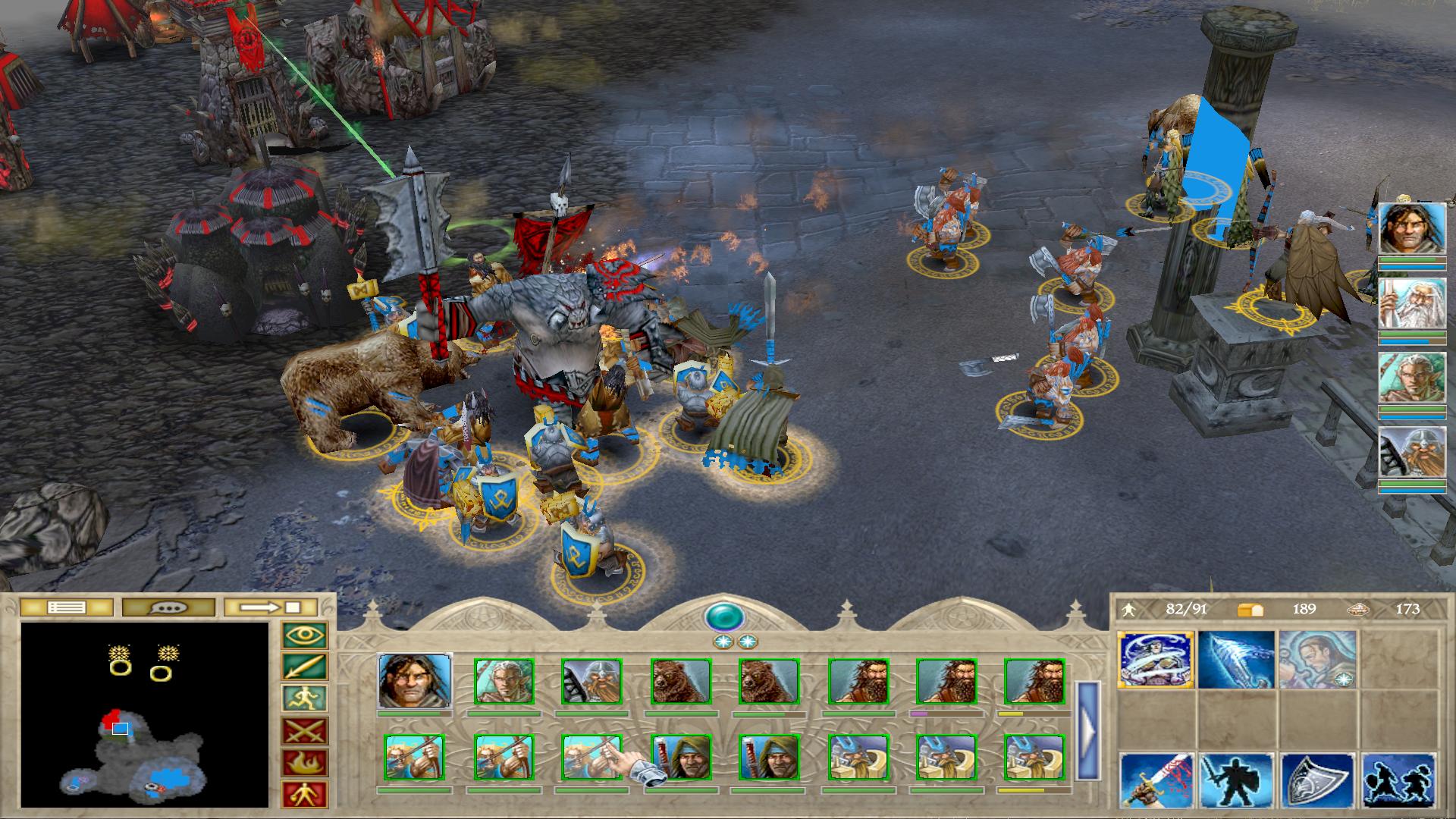
Task: Choose the knight silhouette guard ability
Action: coord(1236,781)
